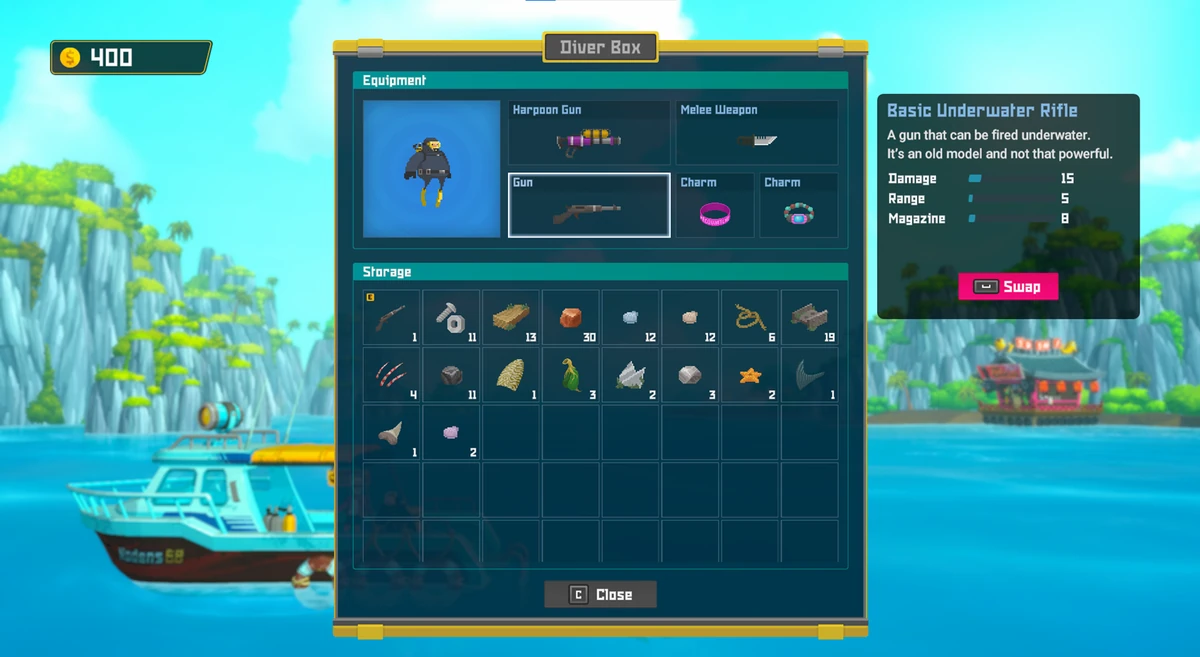Close the Diver Box

(x=600, y=594)
